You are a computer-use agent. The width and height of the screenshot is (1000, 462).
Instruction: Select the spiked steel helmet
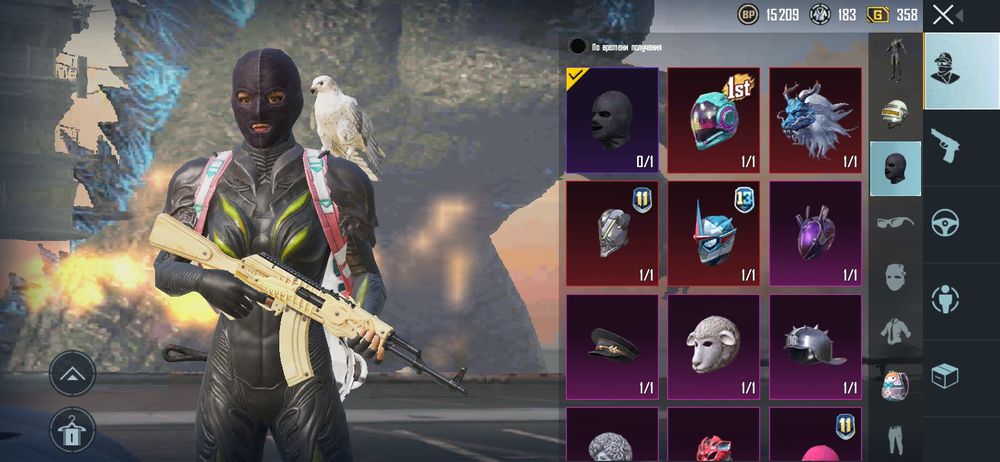(x=815, y=345)
